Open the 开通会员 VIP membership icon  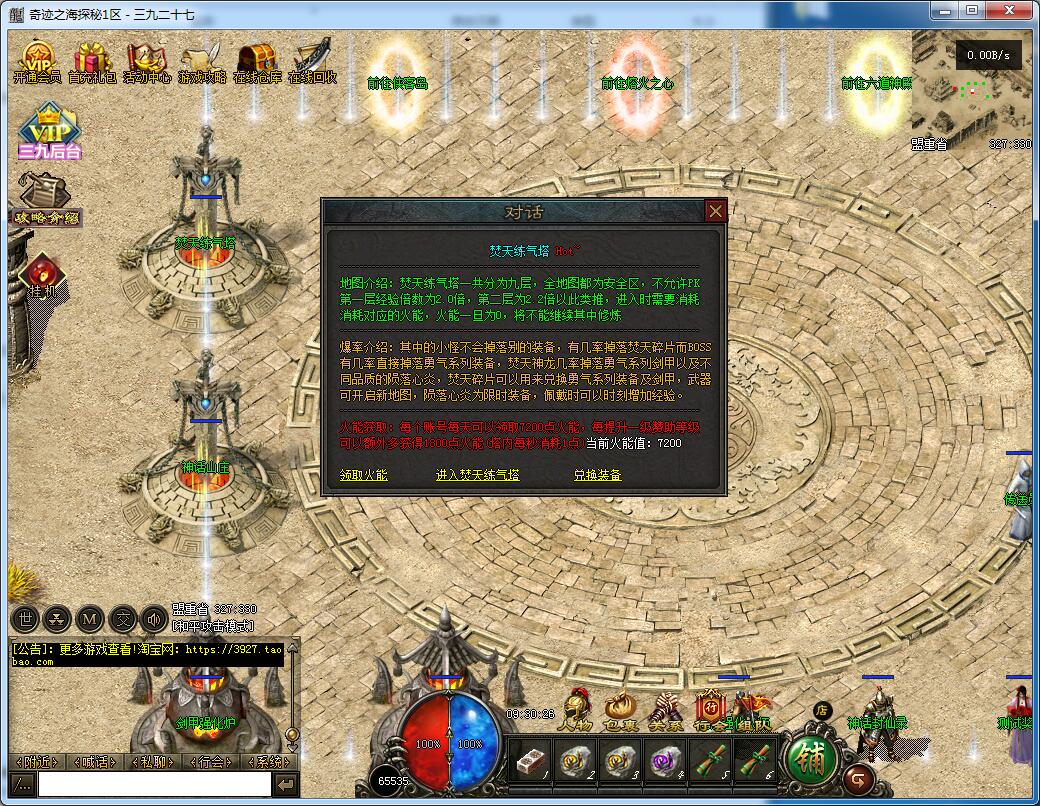coord(37,63)
